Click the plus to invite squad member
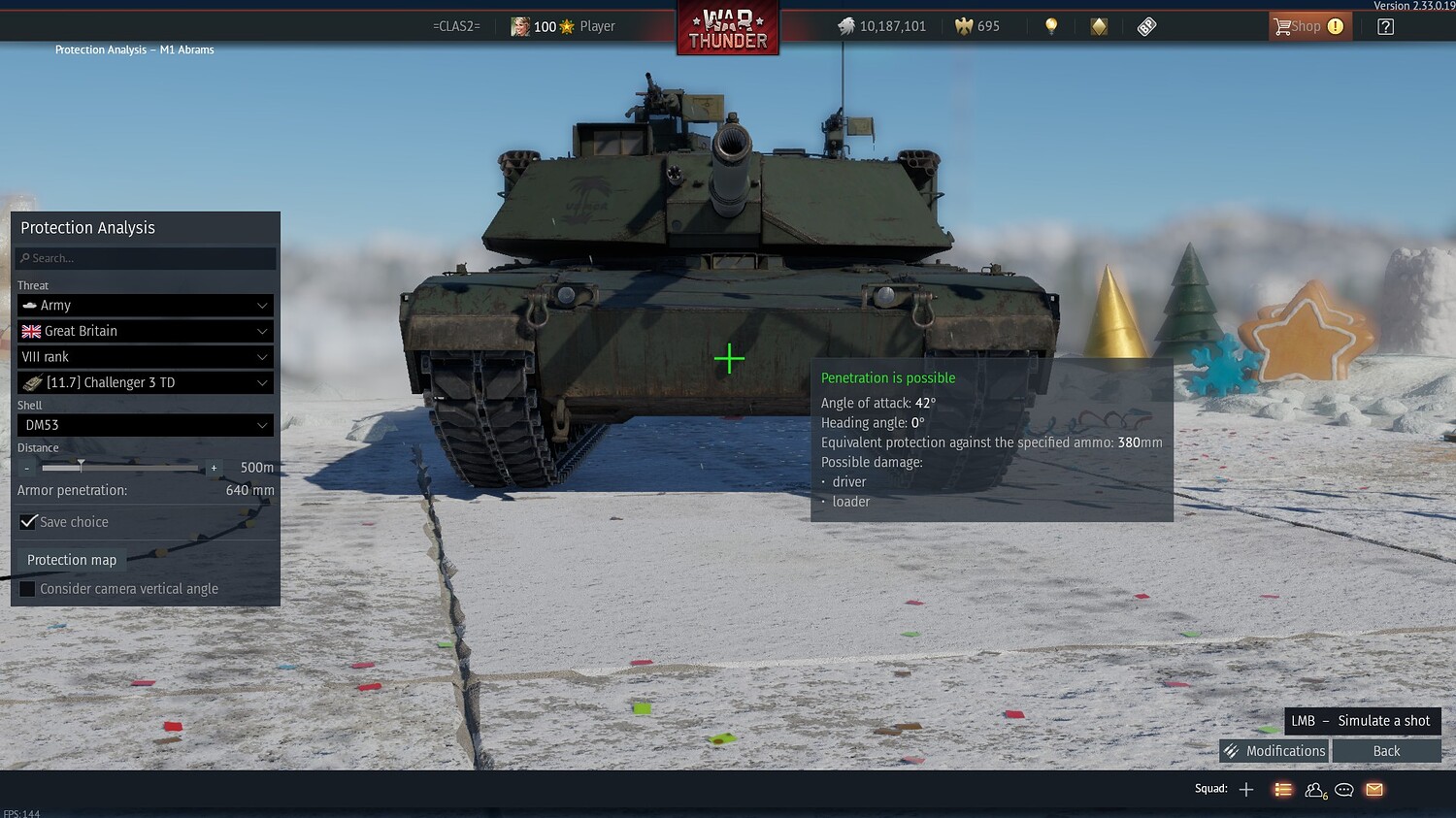Screen dimensions: 1456x818 tap(1245, 789)
